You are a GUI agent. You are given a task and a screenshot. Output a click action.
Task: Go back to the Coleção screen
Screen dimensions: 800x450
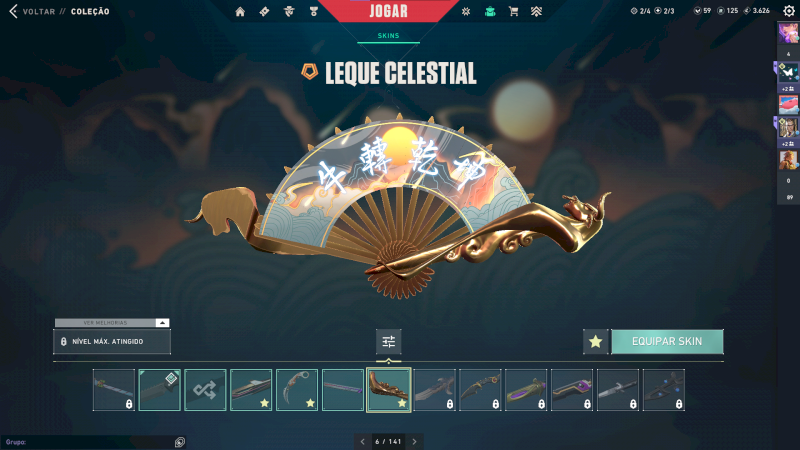(60, 12)
